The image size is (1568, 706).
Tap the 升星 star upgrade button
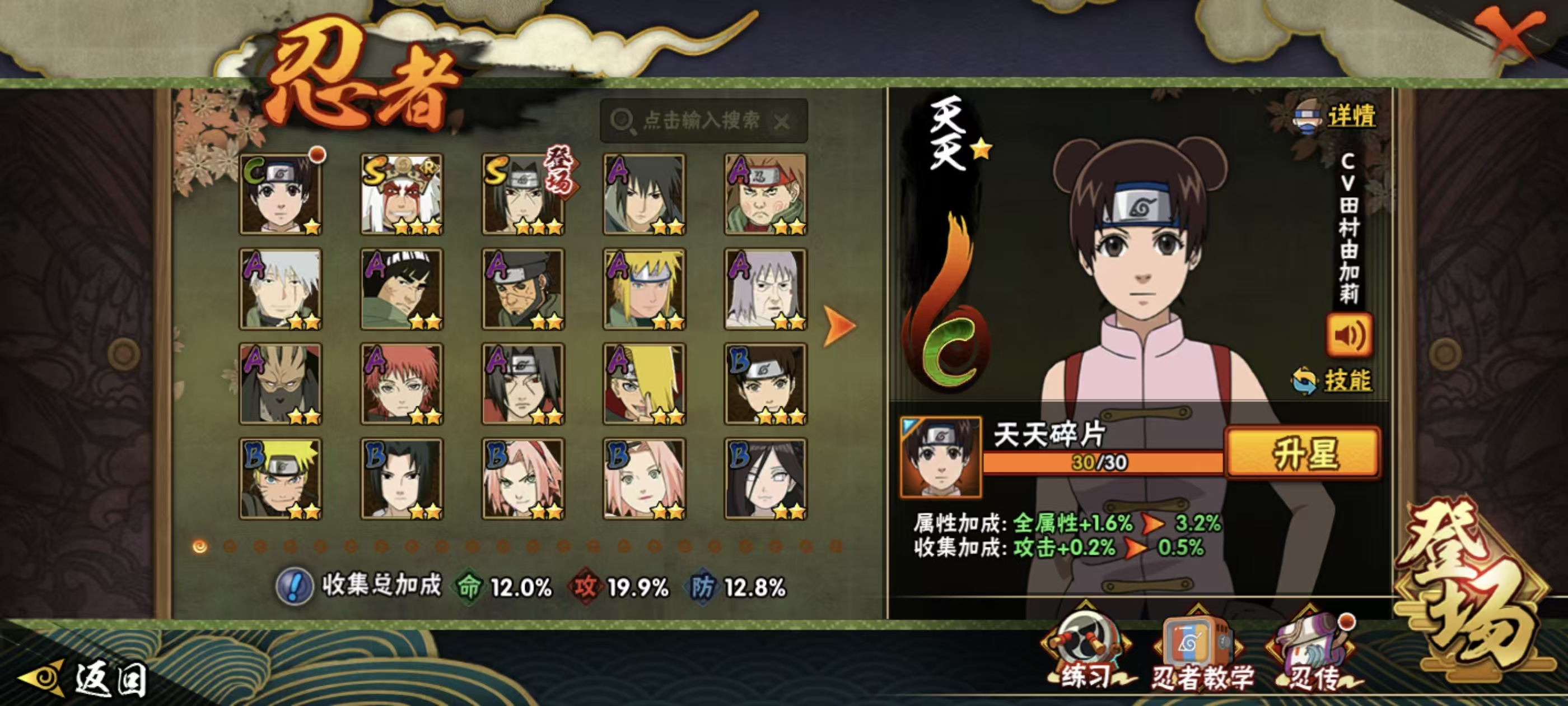pos(1303,453)
